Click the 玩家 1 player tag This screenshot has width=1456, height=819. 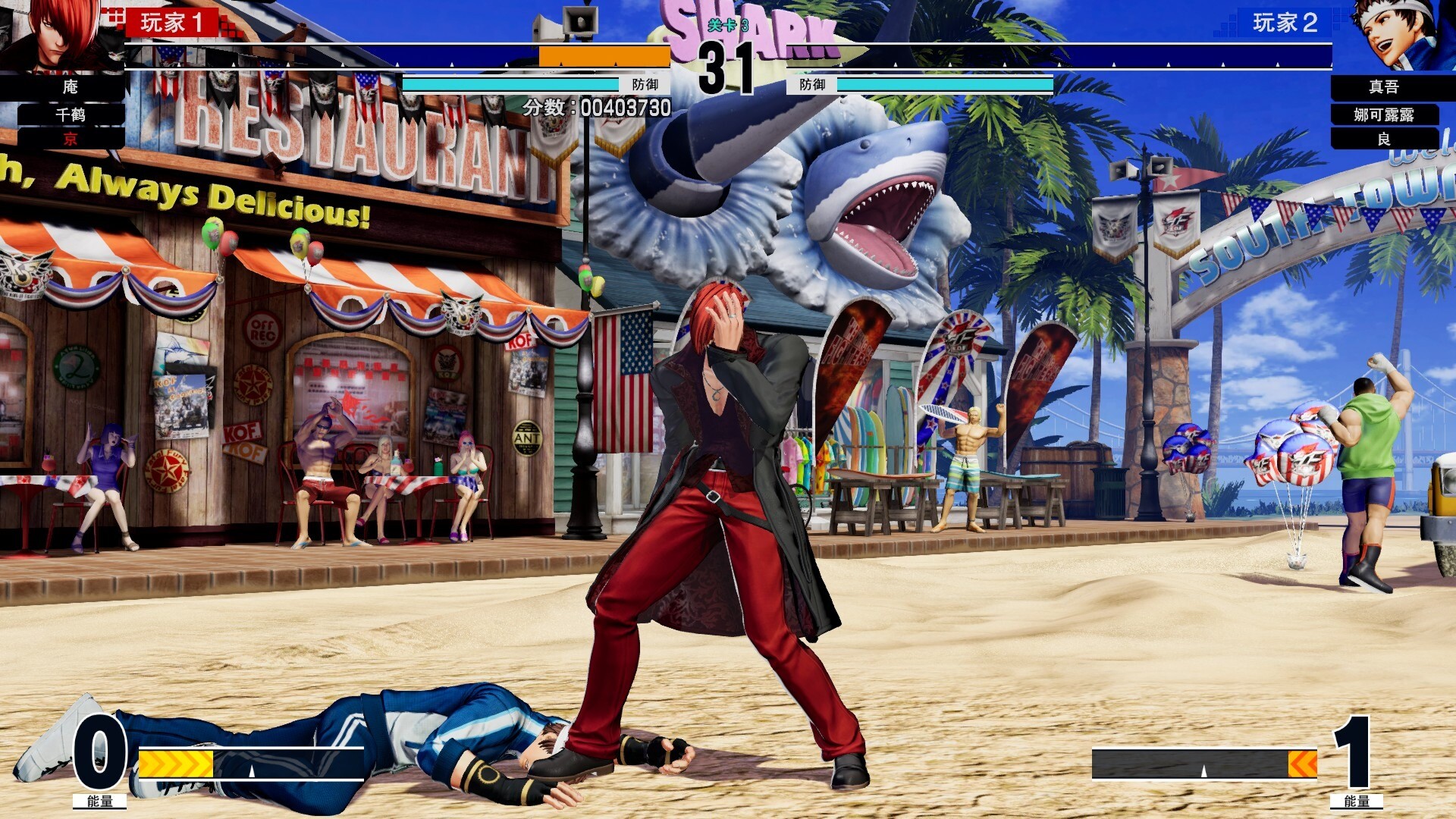171,23
